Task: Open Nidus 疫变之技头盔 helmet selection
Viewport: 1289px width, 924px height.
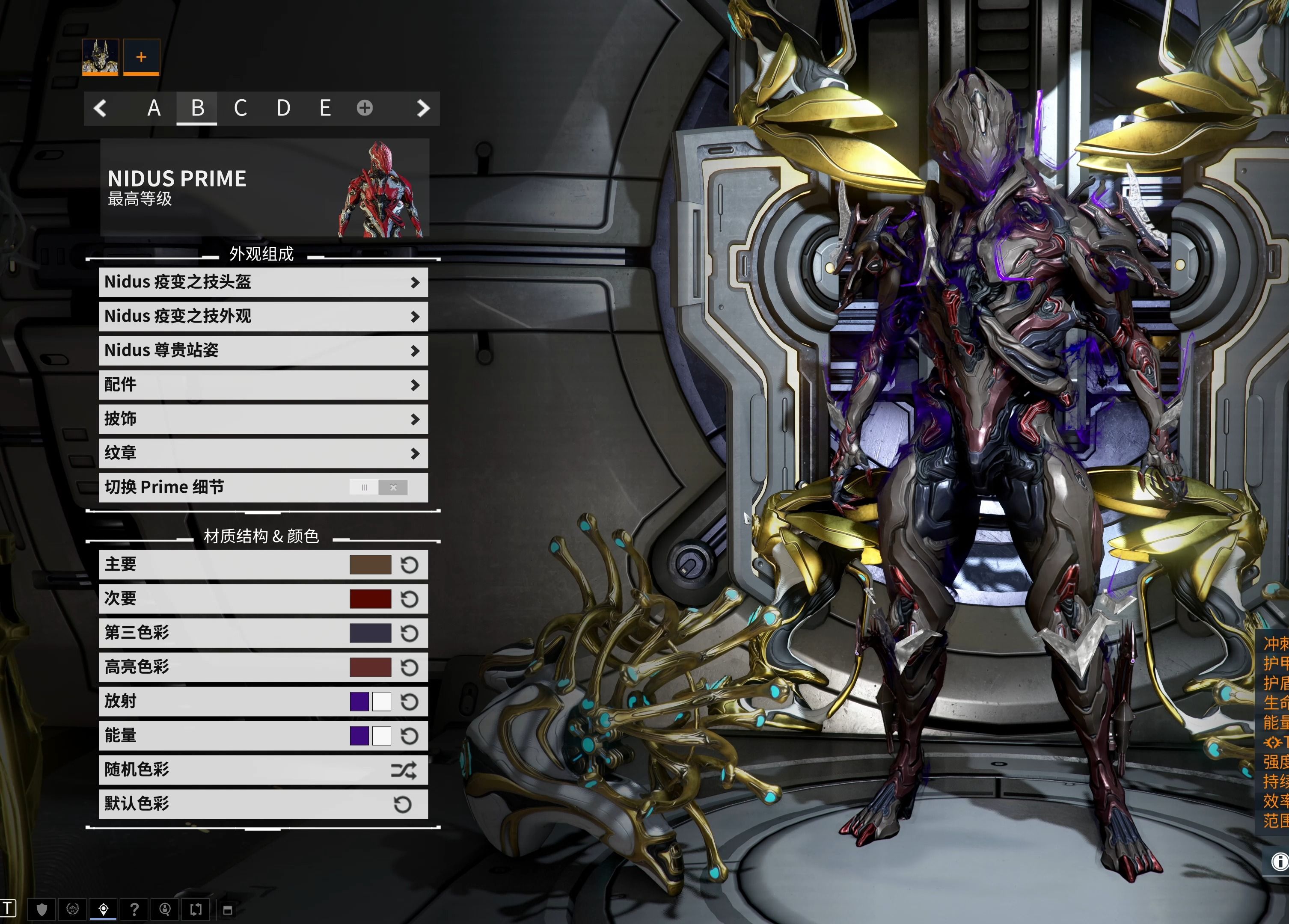Action: click(x=263, y=282)
